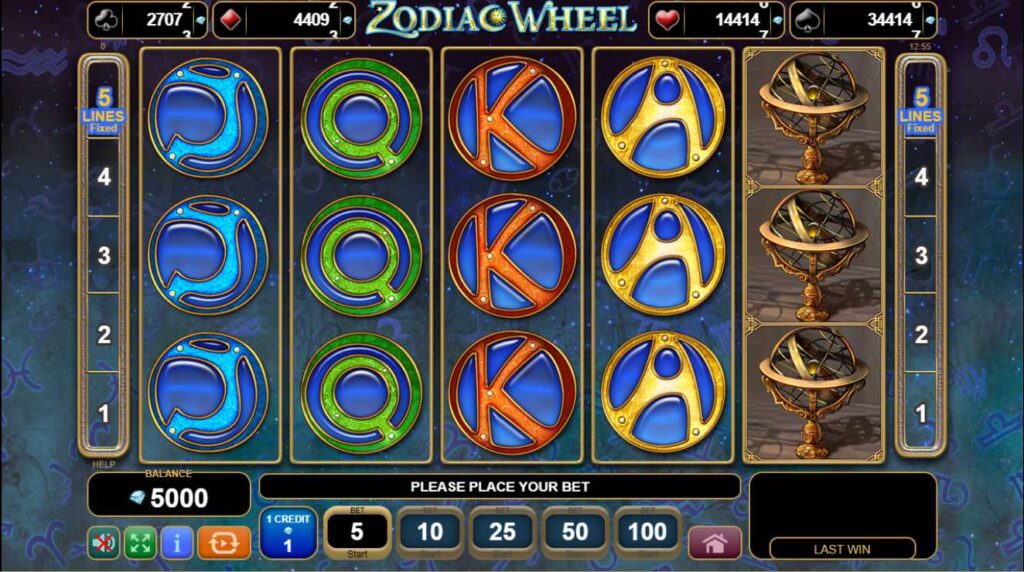Image resolution: width=1024 pixels, height=572 pixels.
Task: Spin with the 100 bet
Action: [x=648, y=531]
